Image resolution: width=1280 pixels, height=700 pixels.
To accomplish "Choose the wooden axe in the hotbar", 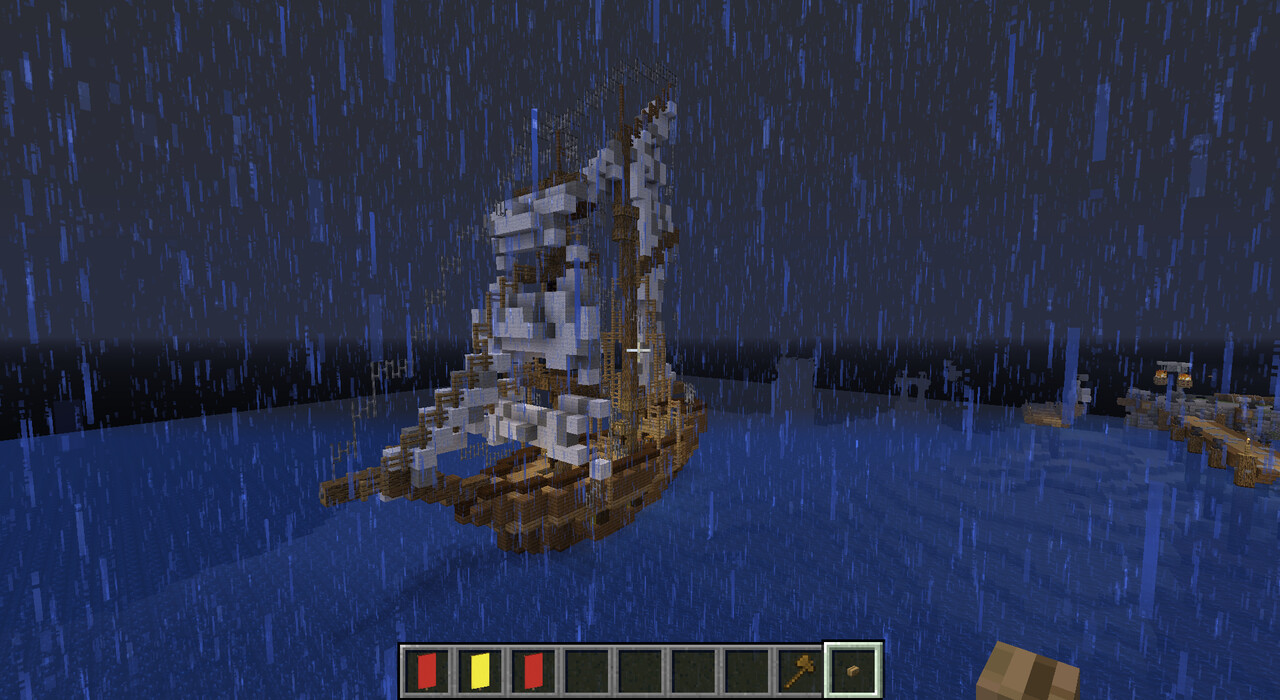I will point(799,670).
